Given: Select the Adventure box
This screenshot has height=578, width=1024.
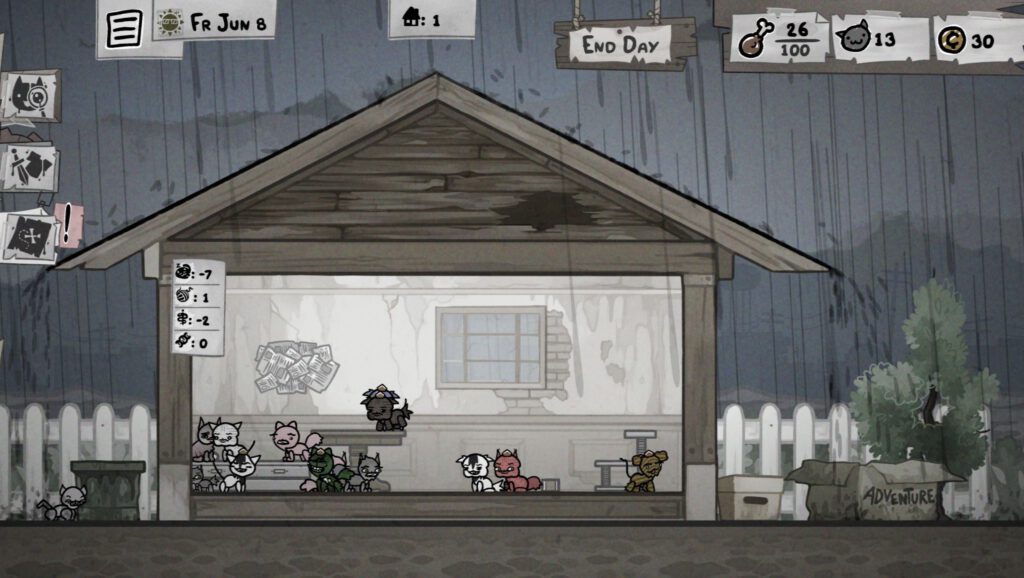Looking at the screenshot, I should tap(899, 493).
